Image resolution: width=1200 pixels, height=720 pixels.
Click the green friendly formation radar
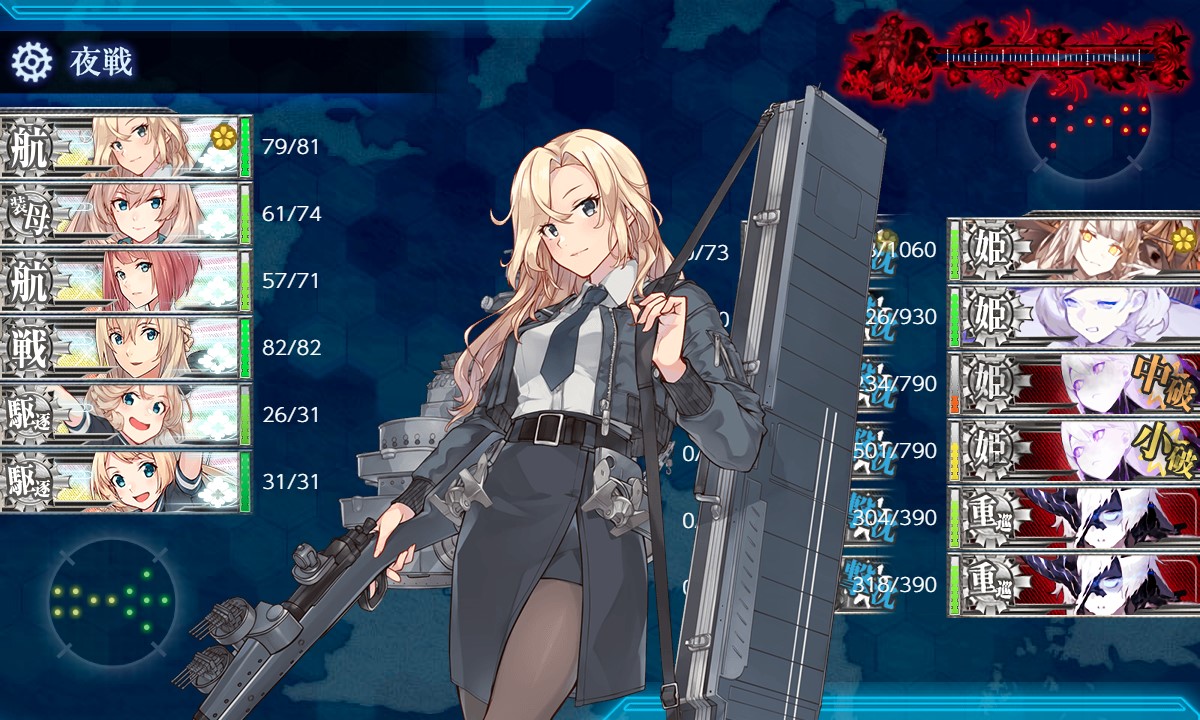(x=111, y=600)
